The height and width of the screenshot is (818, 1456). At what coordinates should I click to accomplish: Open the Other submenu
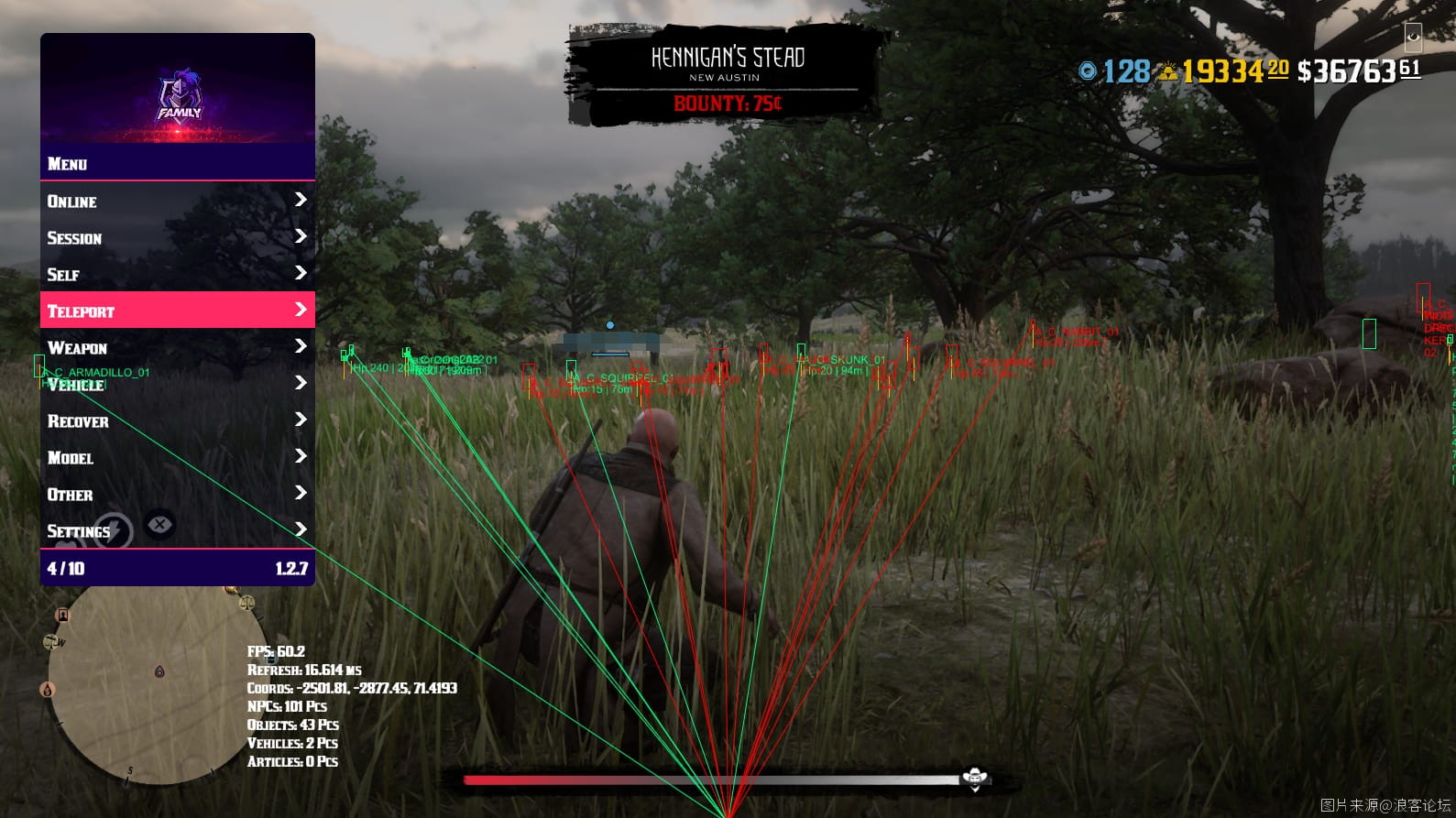(177, 494)
